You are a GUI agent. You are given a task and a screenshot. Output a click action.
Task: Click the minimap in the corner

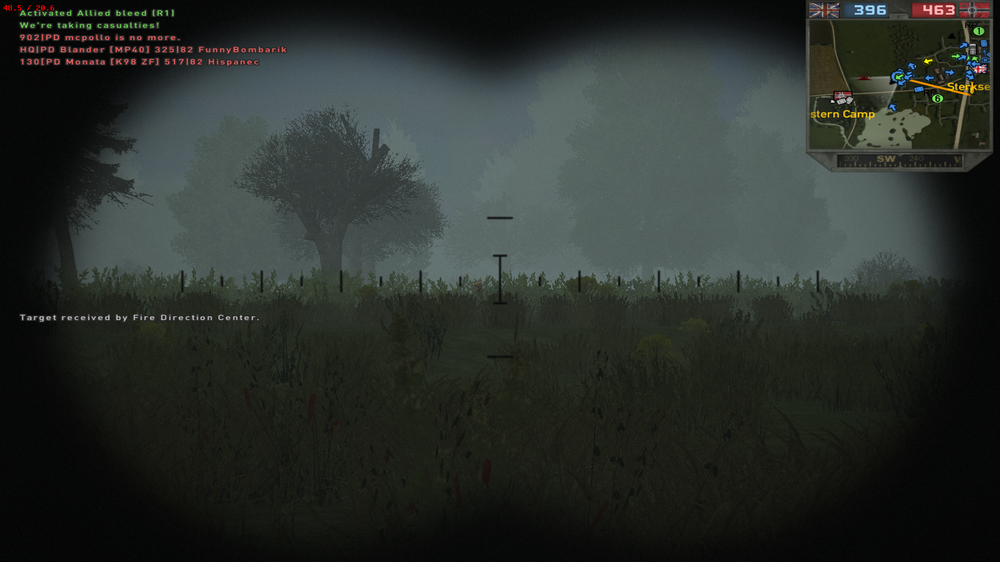click(899, 85)
